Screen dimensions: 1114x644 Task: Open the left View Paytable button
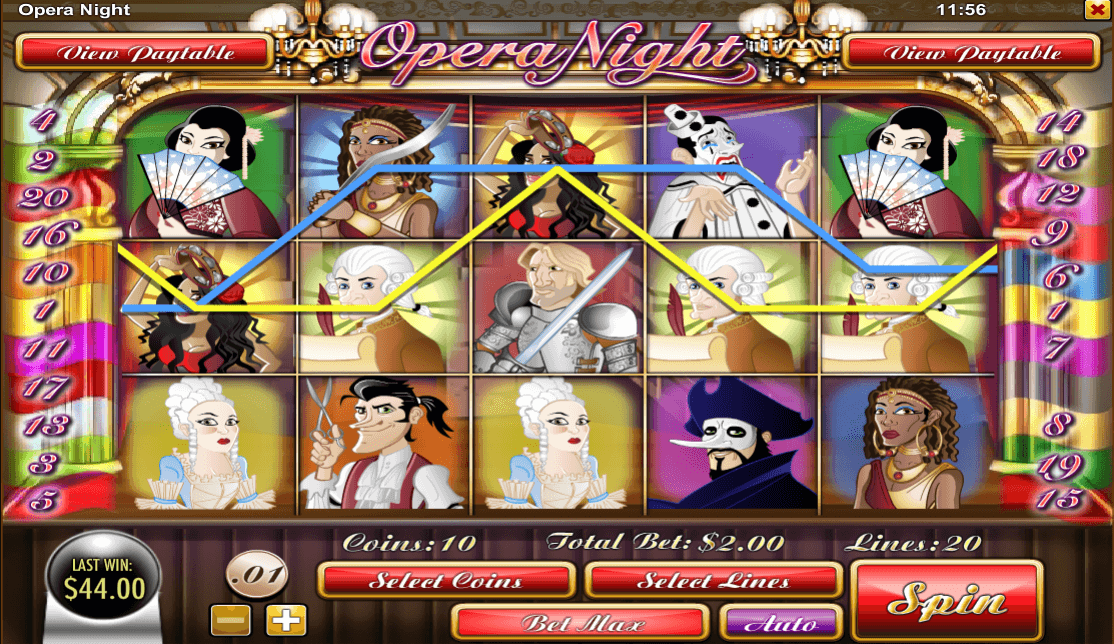145,53
